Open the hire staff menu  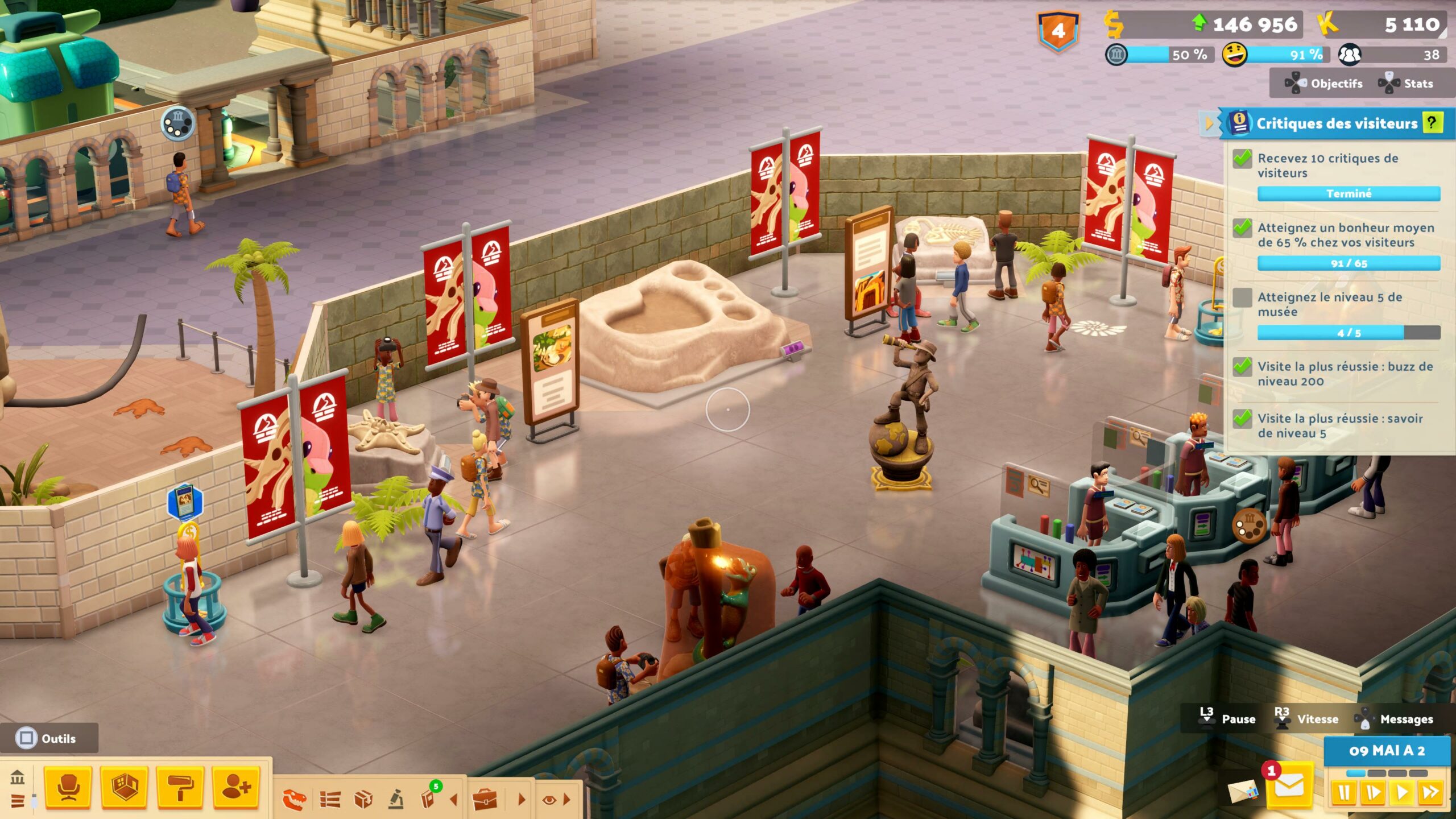pyautogui.click(x=236, y=788)
